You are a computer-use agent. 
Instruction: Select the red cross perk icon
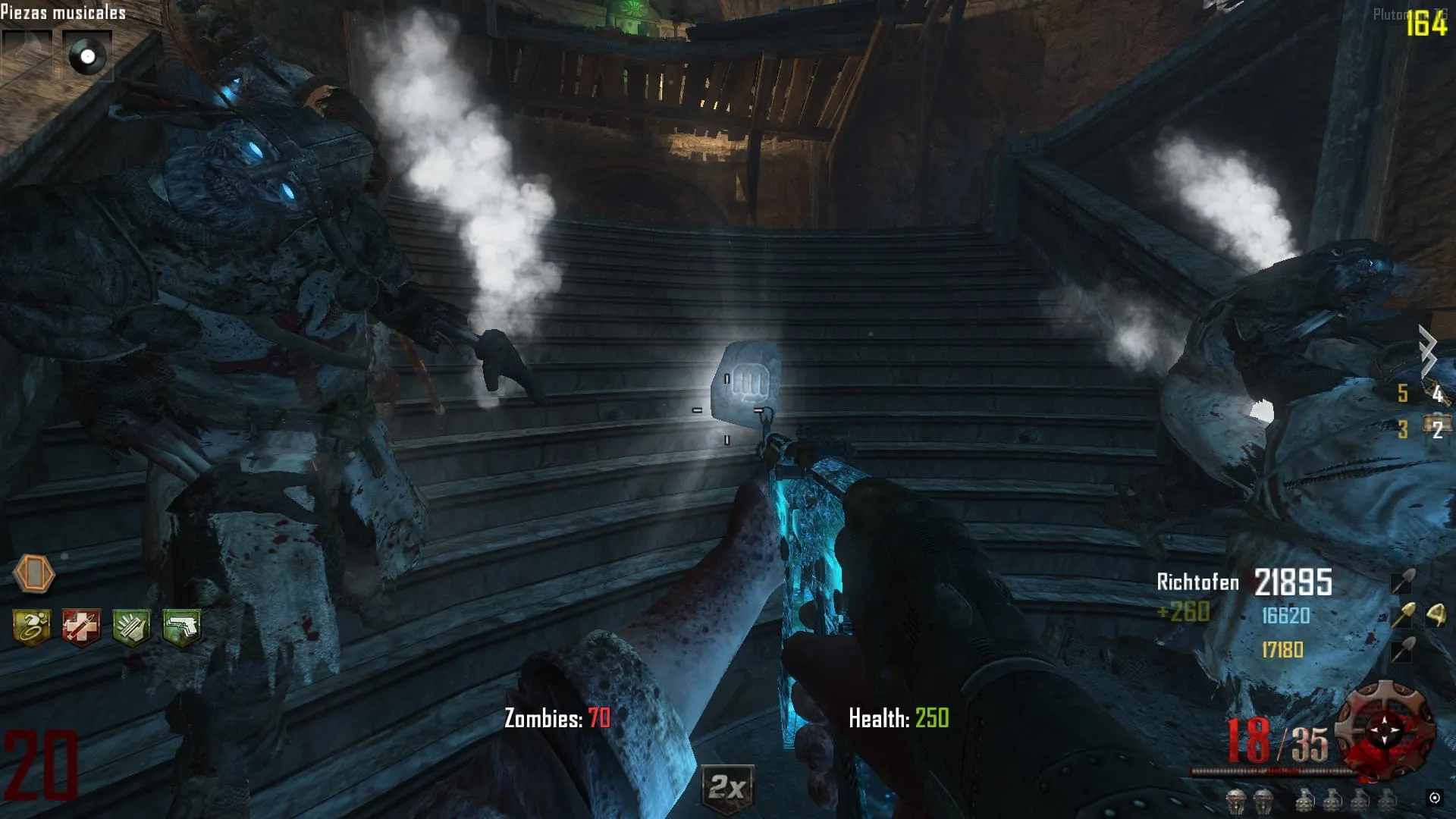[81, 627]
